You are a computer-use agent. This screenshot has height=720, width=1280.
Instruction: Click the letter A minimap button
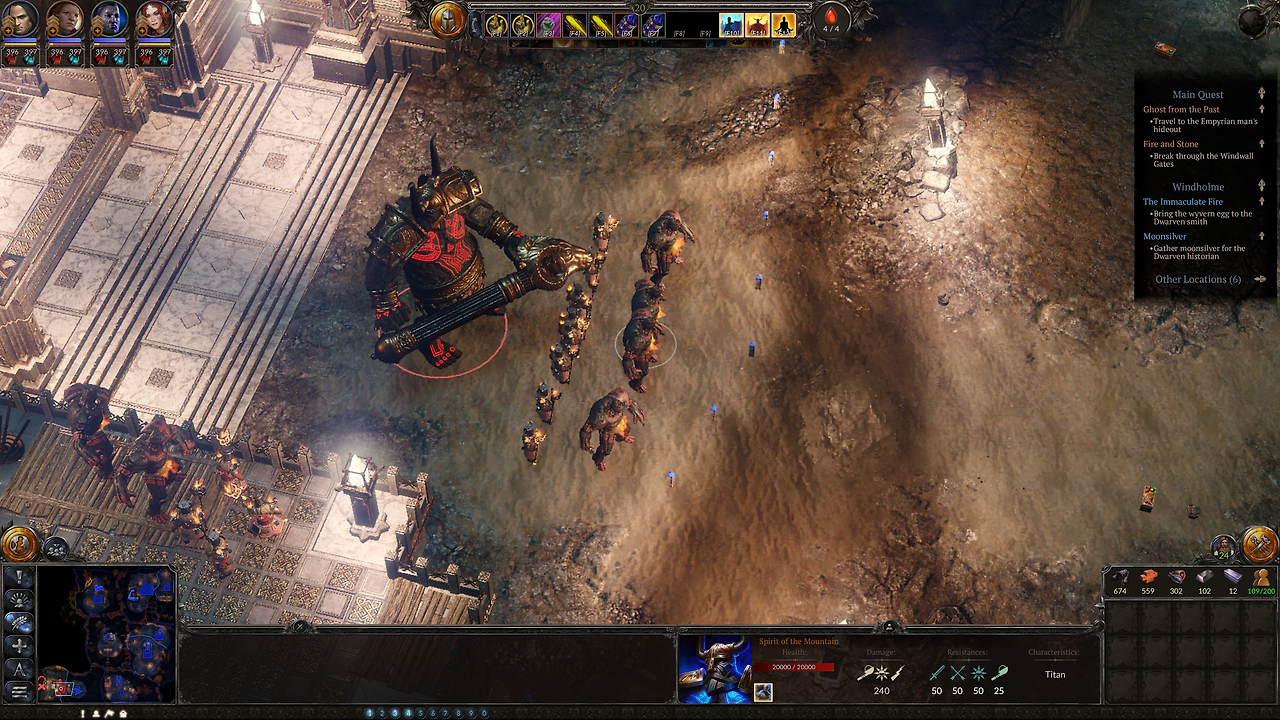point(19,668)
